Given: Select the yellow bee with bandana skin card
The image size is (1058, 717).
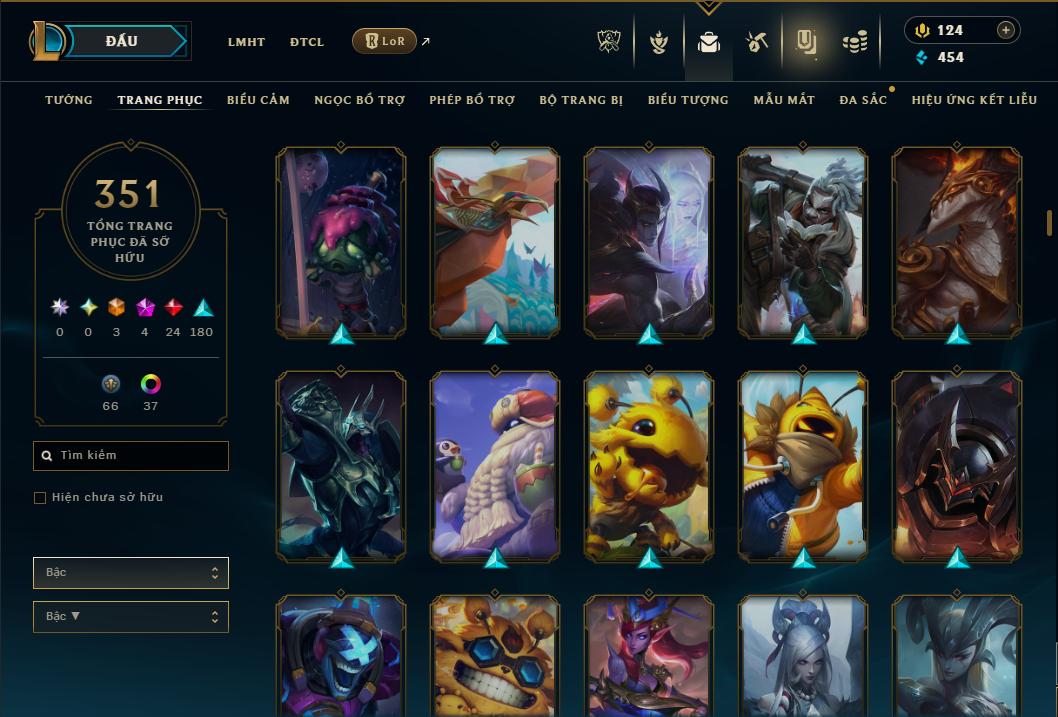Looking at the screenshot, I should pyautogui.click(x=803, y=465).
